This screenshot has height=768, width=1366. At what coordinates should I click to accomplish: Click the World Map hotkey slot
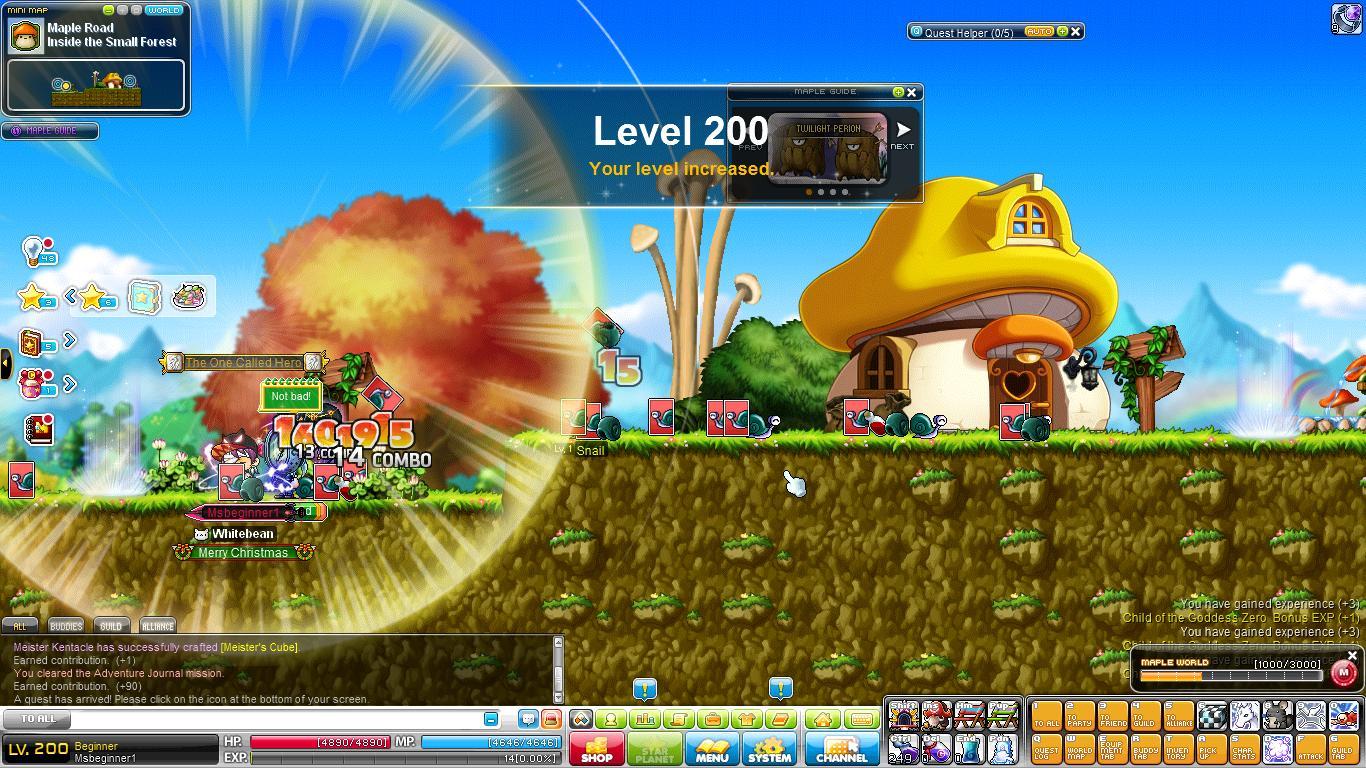[1080, 749]
